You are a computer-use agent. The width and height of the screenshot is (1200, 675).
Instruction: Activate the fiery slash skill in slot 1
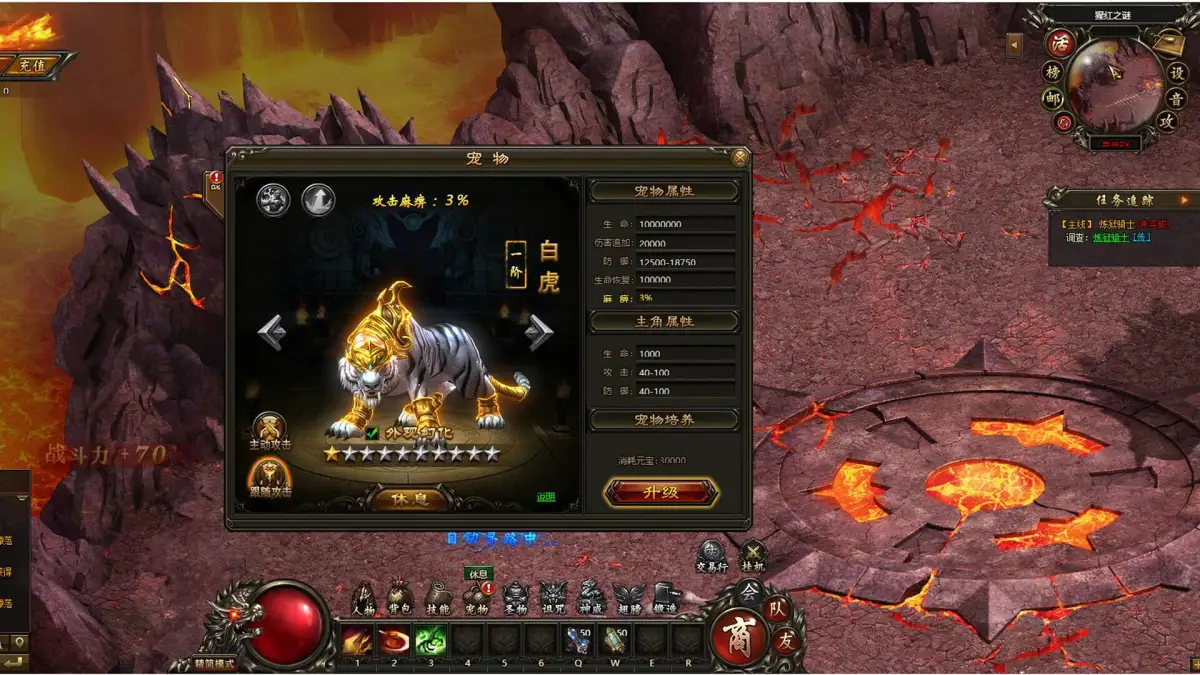(x=357, y=640)
